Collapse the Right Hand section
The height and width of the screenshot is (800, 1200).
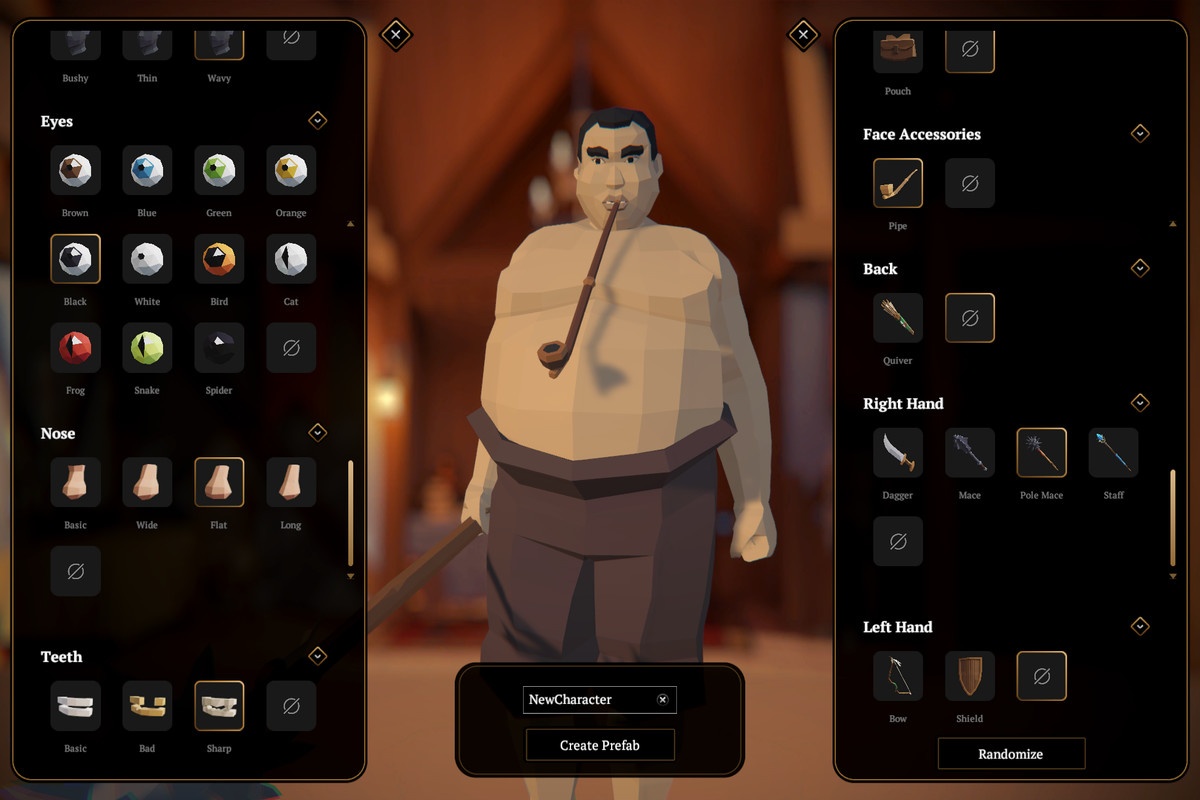pyautogui.click(x=1139, y=403)
